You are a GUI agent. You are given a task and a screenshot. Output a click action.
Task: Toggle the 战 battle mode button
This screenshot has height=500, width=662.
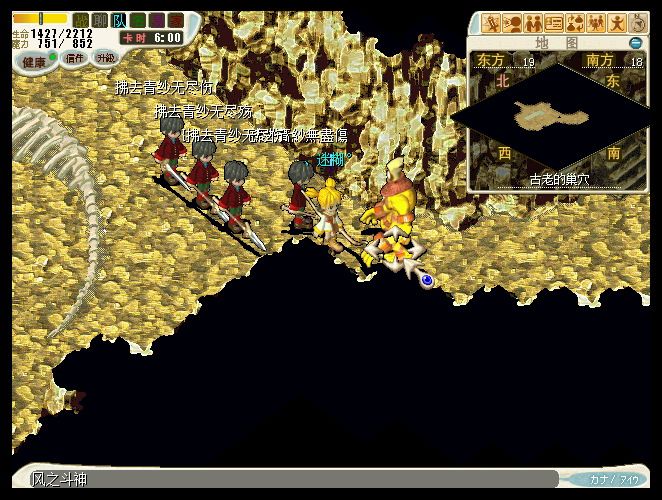(80, 20)
